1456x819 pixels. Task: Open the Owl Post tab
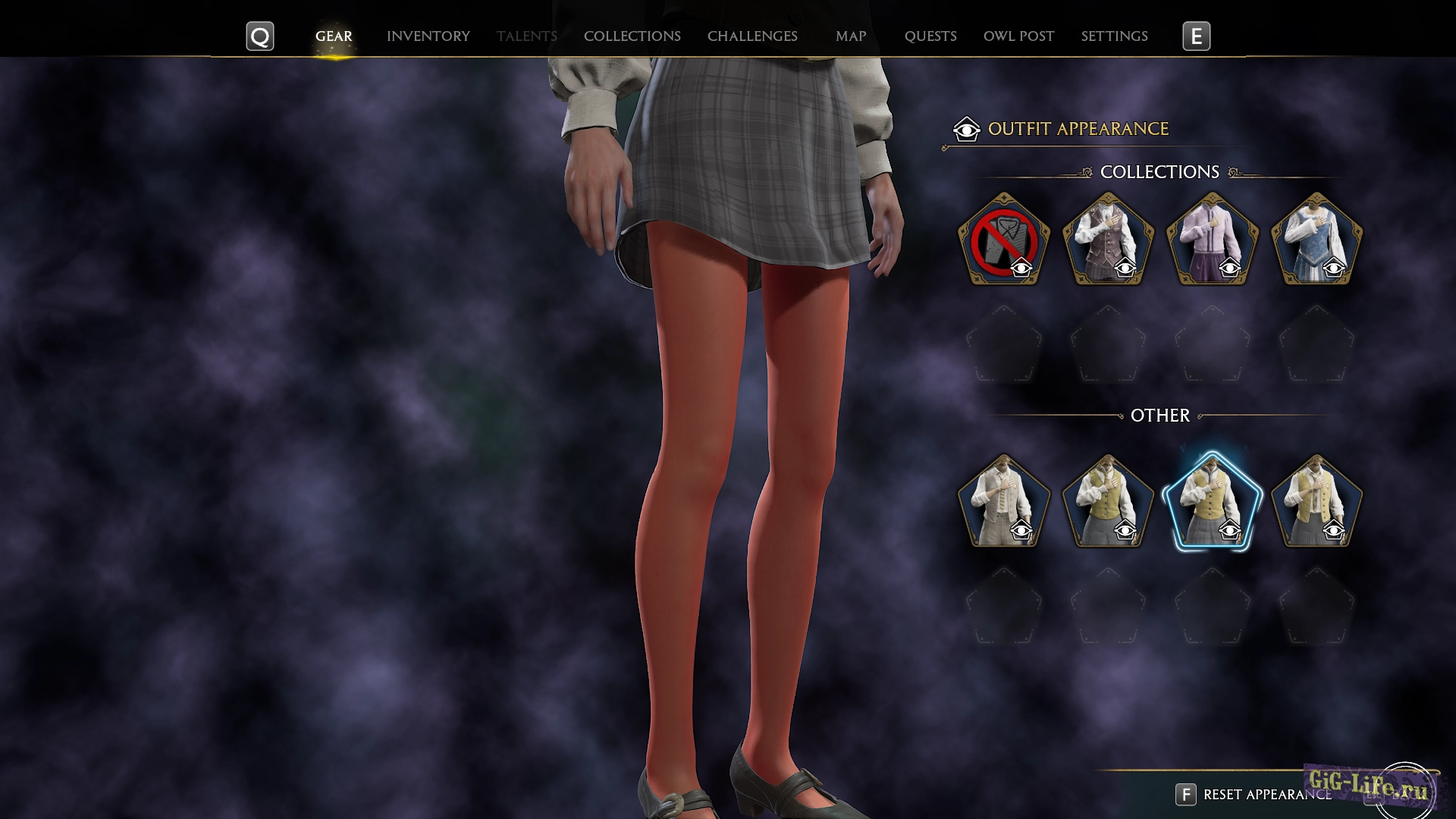pos(1018,36)
